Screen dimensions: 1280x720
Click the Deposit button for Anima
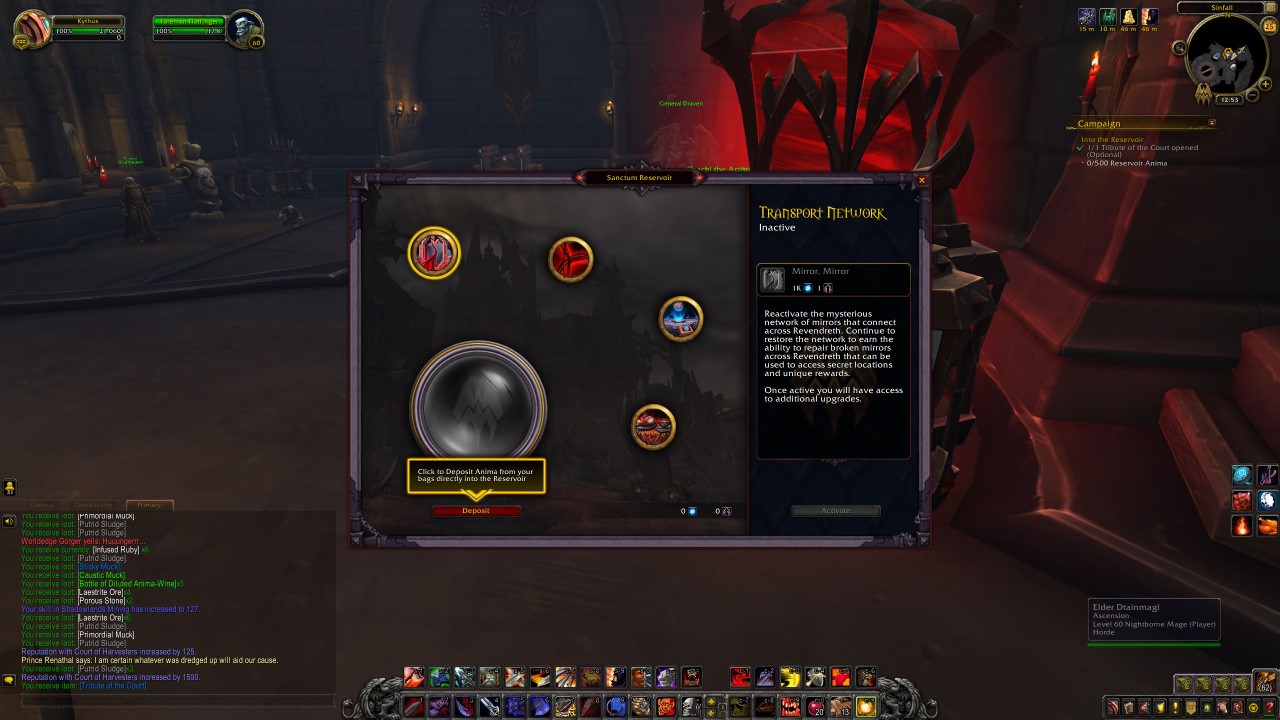click(477, 510)
